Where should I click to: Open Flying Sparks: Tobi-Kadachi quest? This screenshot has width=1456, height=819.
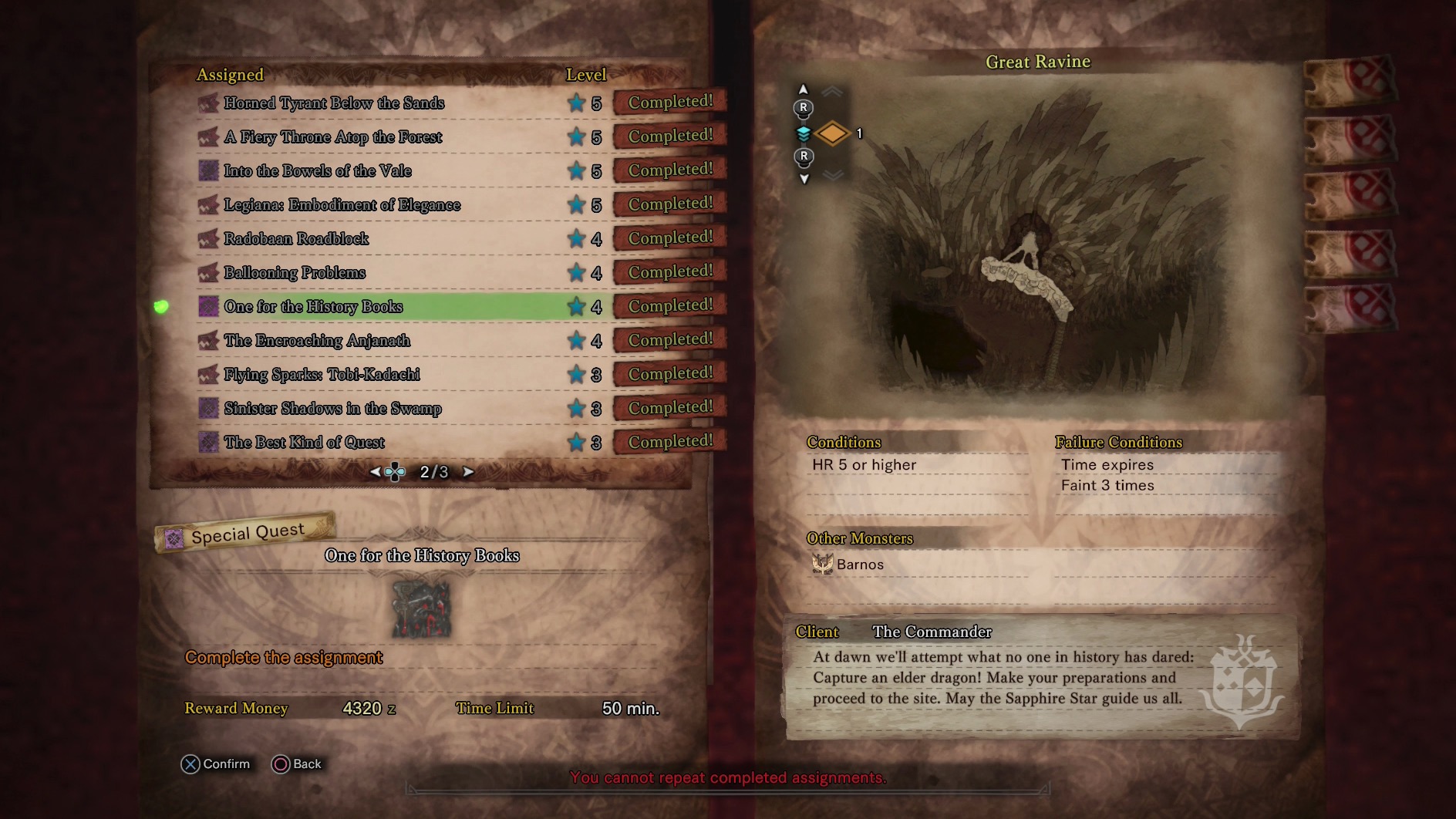coord(322,374)
